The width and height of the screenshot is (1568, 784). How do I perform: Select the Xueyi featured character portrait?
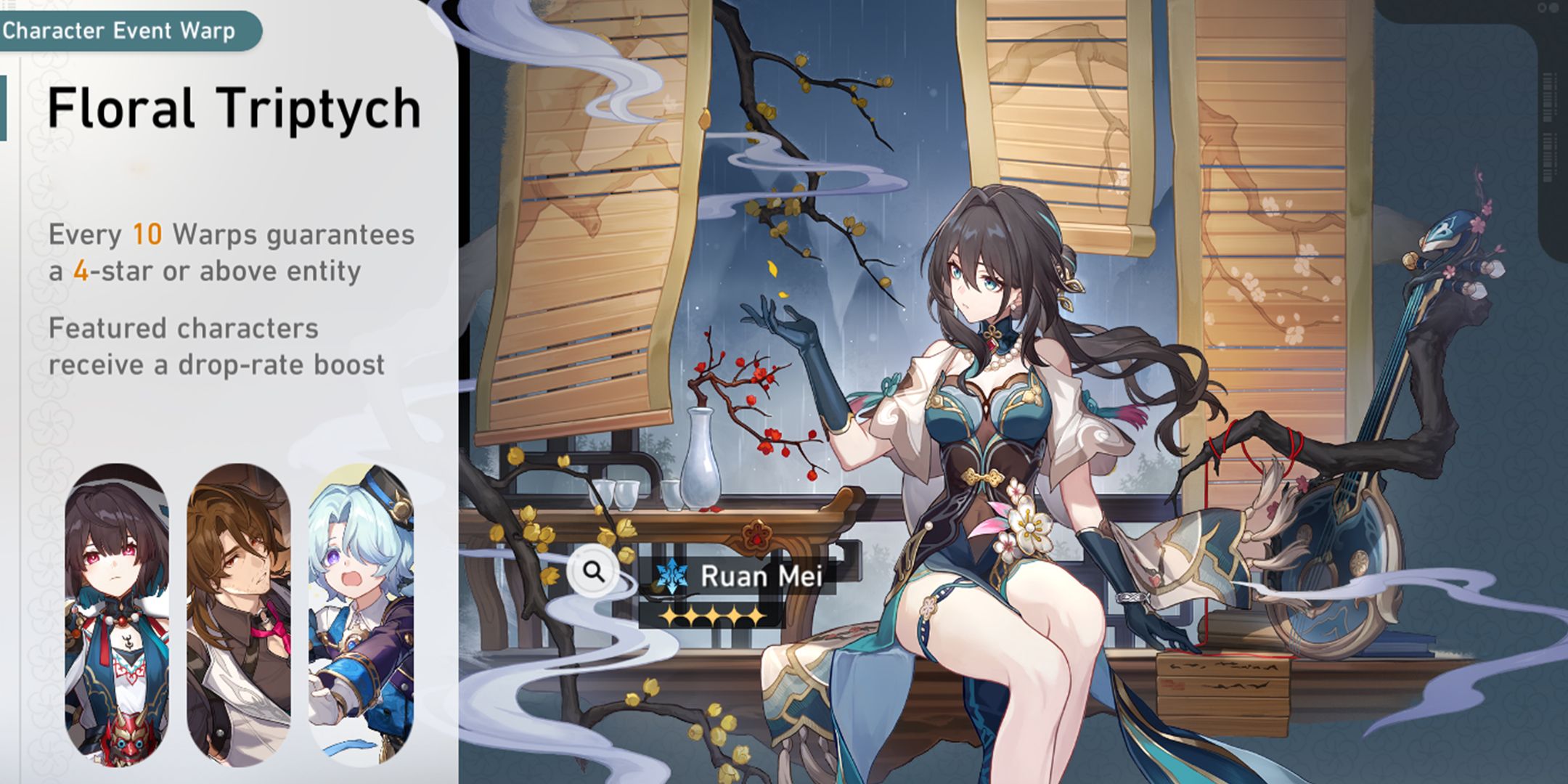point(117,616)
